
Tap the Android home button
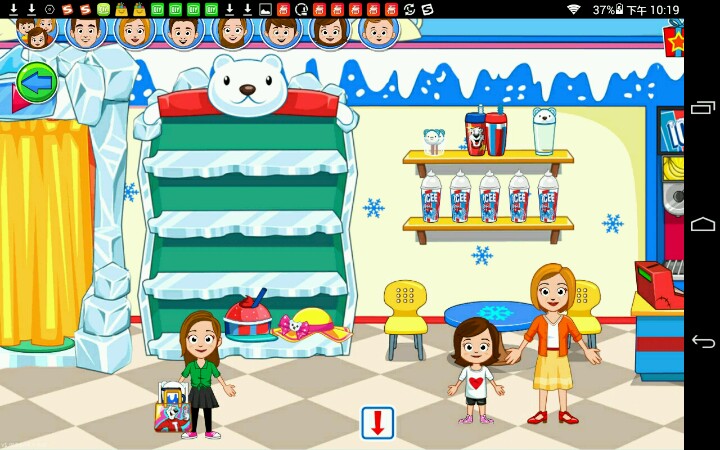click(703, 225)
